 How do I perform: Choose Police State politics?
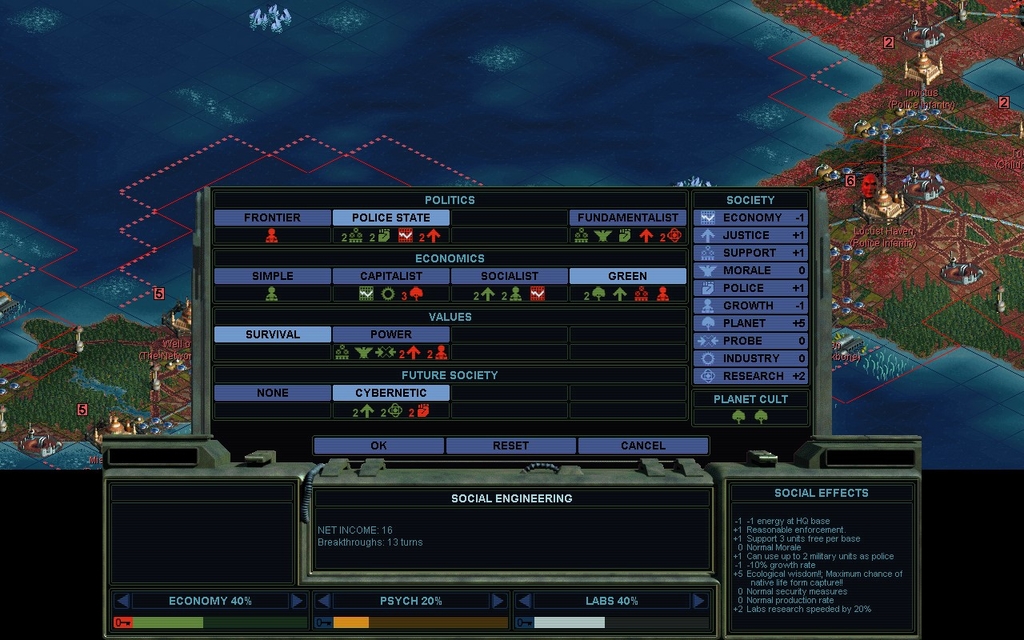click(x=390, y=218)
